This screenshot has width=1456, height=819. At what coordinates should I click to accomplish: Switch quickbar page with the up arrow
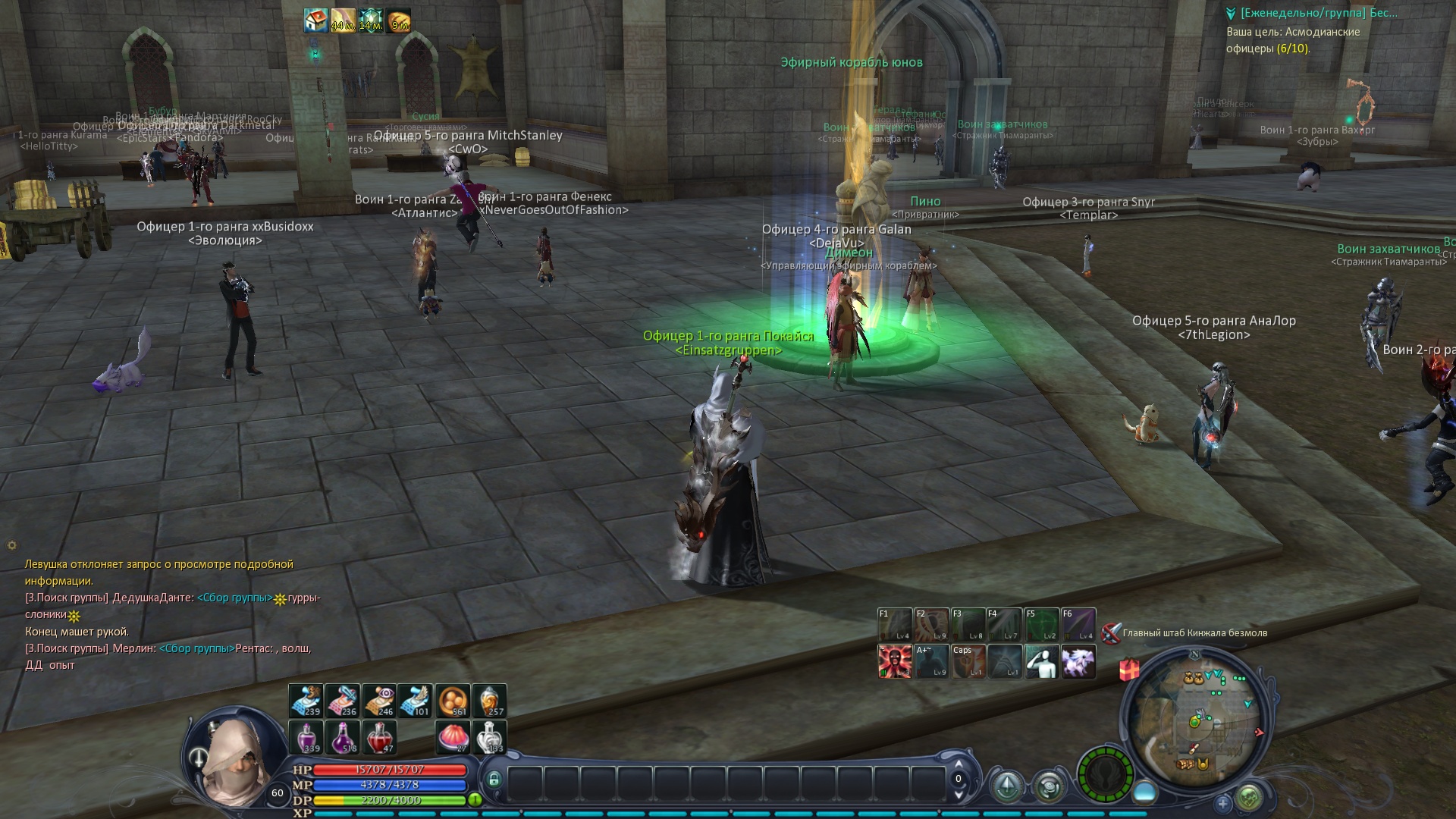[959, 764]
